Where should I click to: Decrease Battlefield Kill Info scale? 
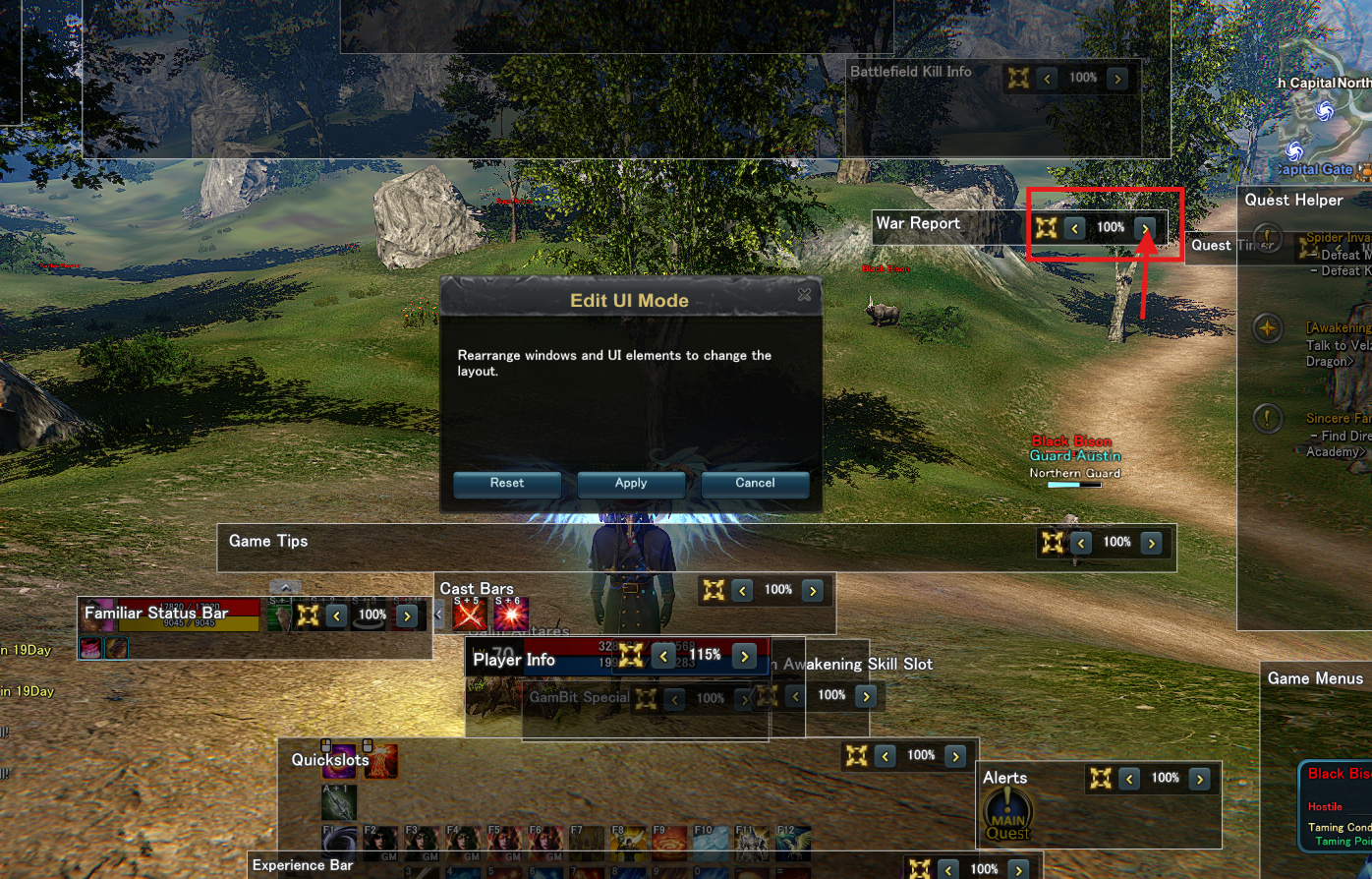click(1048, 79)
